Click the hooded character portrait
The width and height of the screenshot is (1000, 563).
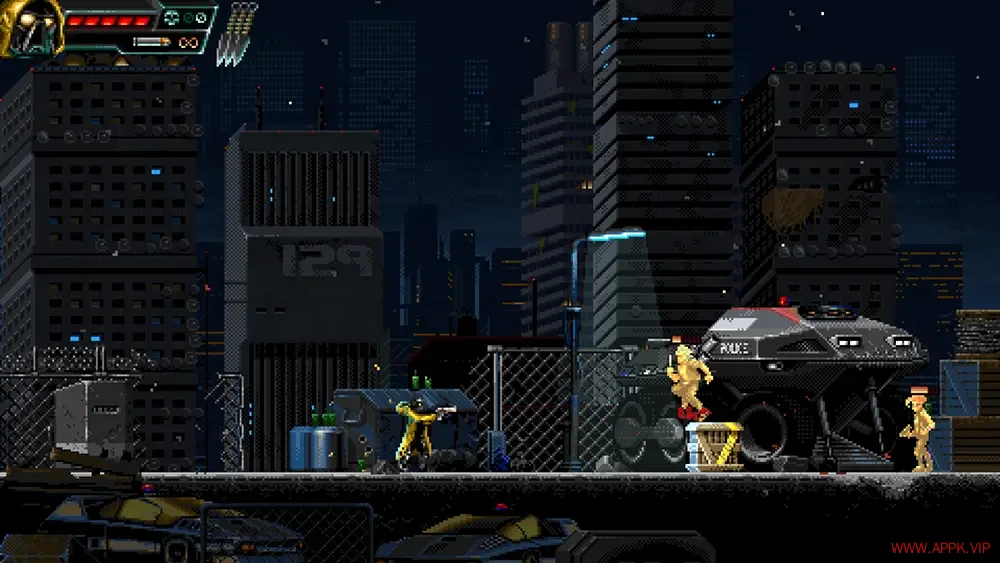[x=30, y=27]
